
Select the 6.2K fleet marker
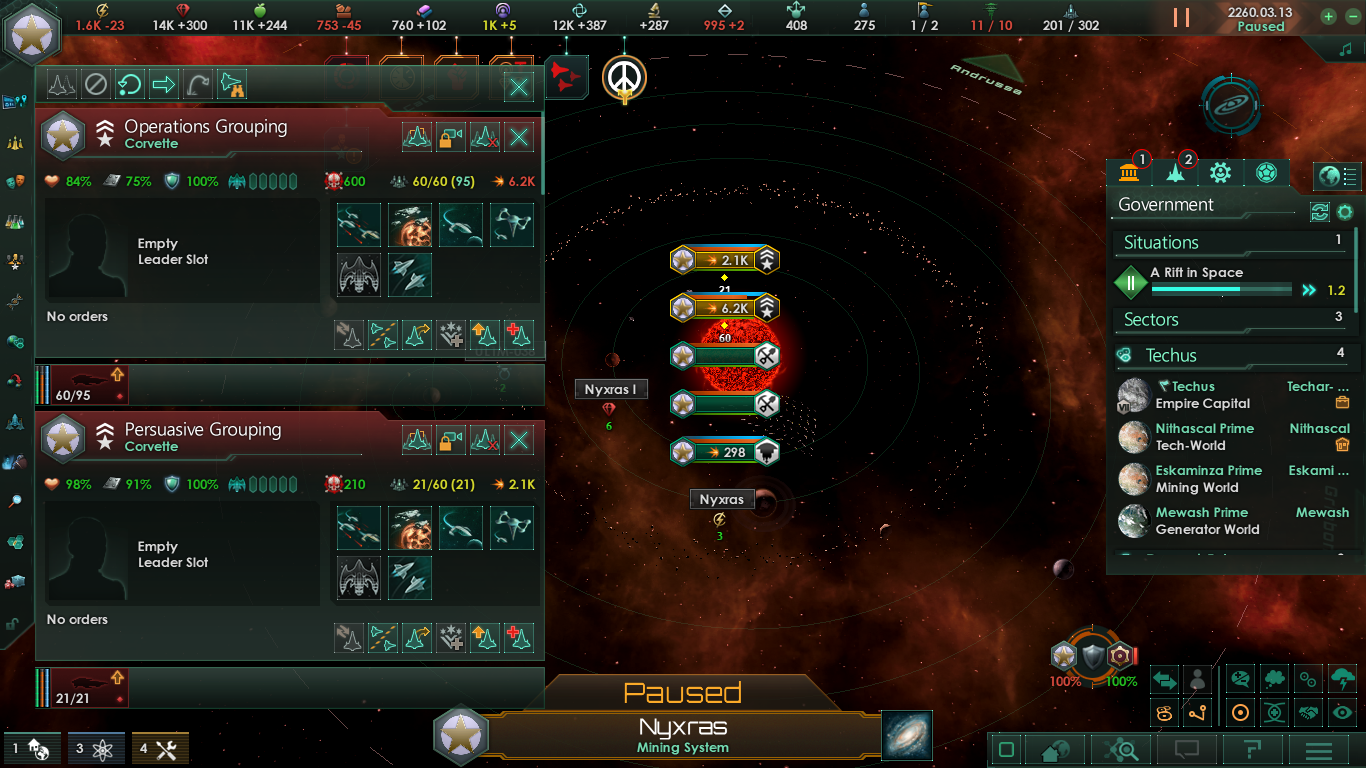[724, 308]
